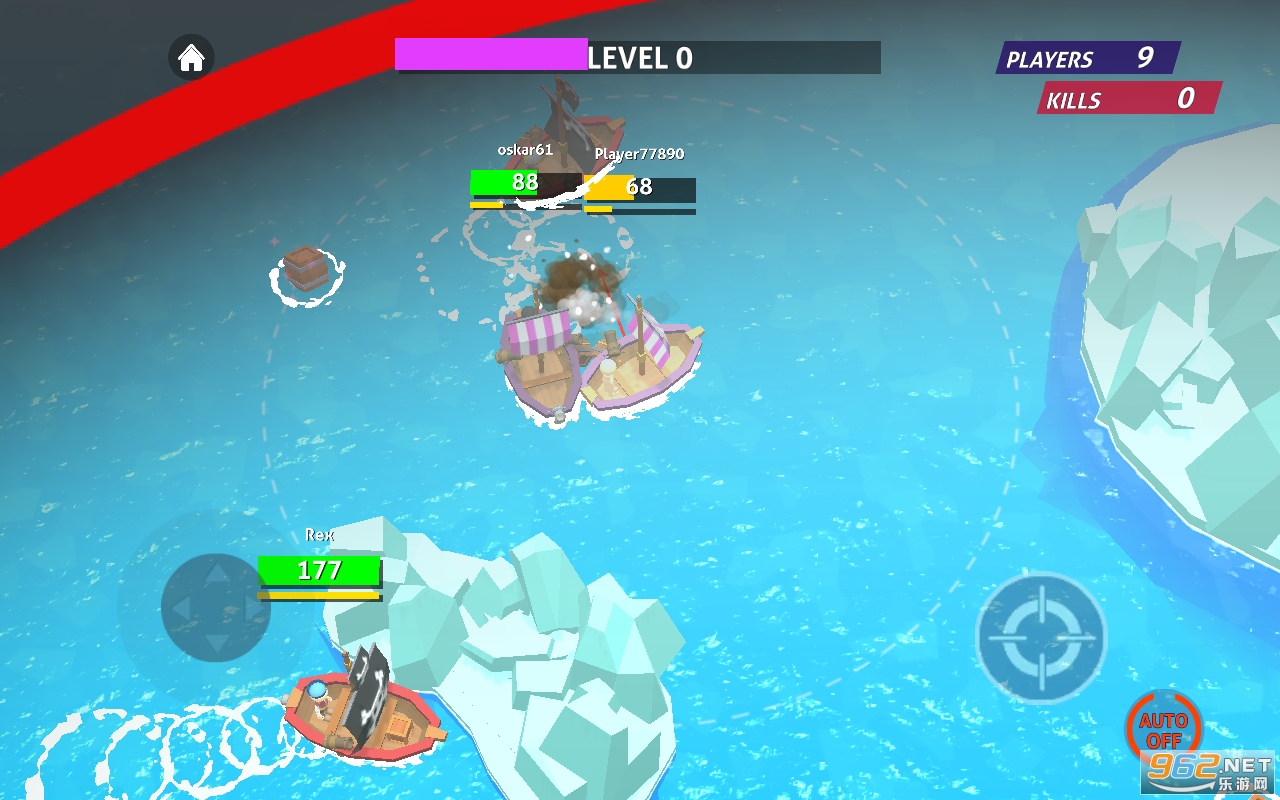Image resolution: width=1280 pixels, height=800 pixels.
Task: Tap the directional movement pad
Action: click(x=215, y=607)
